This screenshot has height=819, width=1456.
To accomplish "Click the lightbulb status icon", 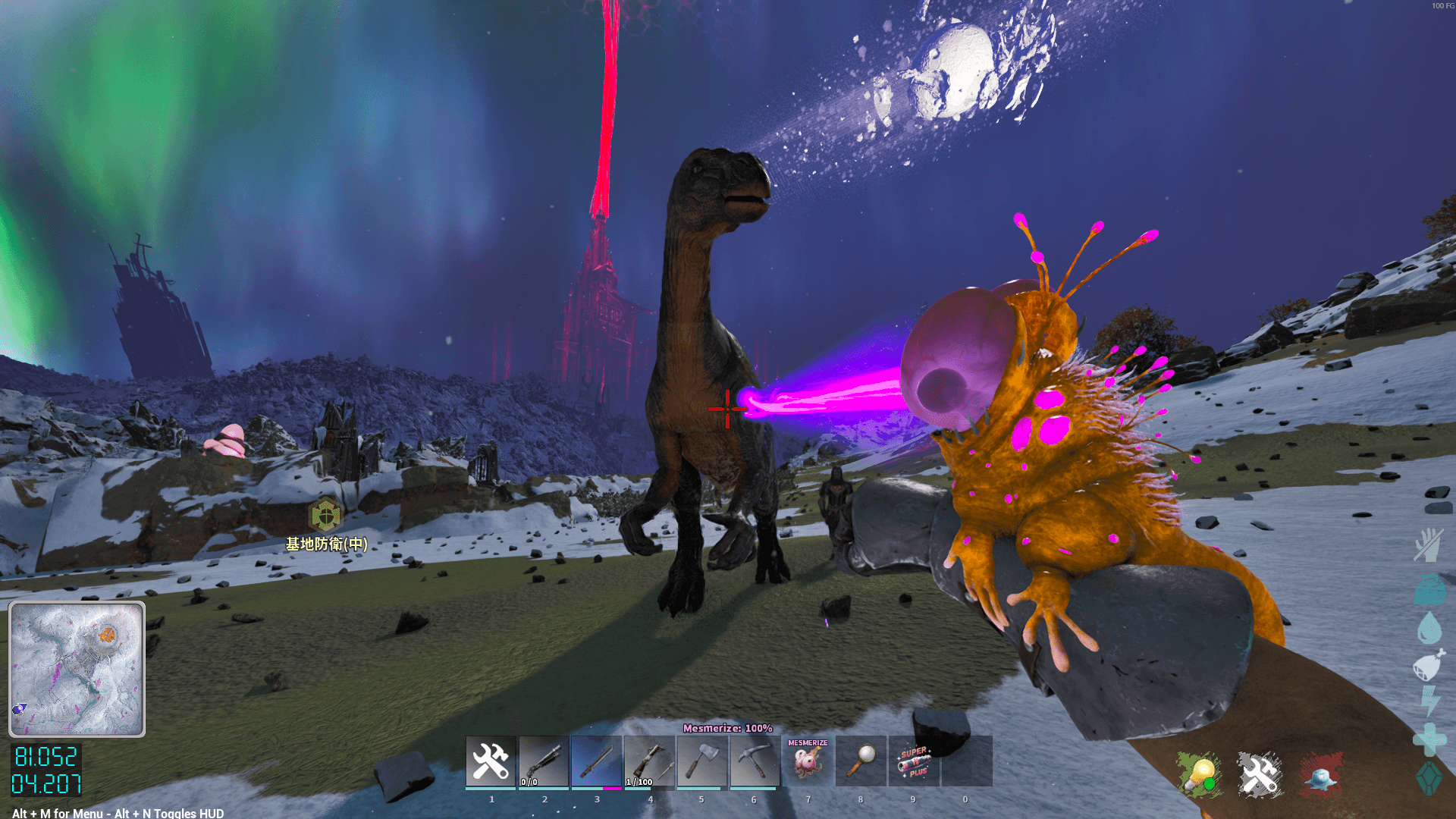I will 1200,775.
